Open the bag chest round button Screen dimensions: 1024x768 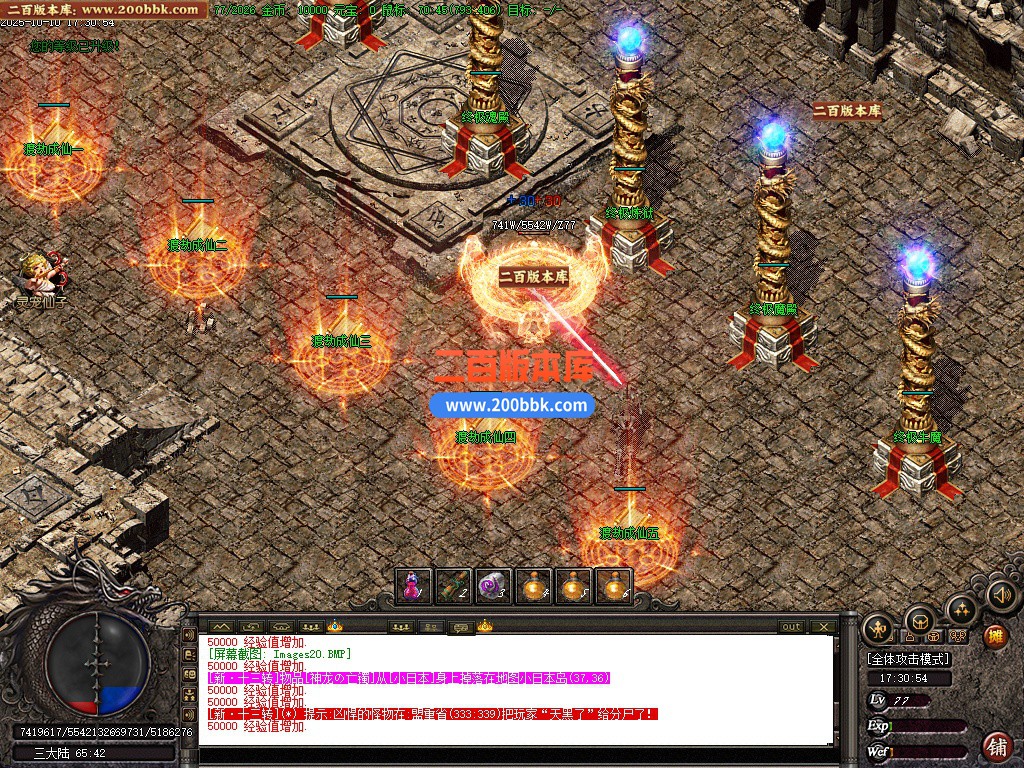tap(919, 619)
